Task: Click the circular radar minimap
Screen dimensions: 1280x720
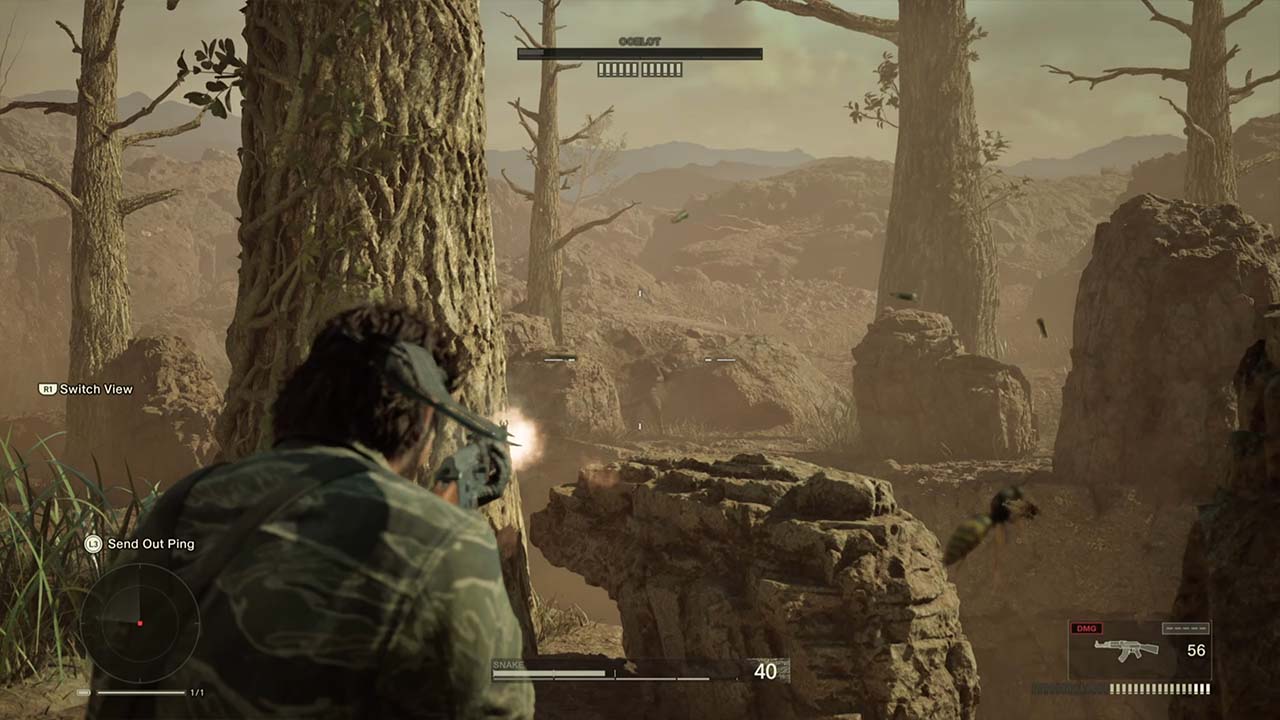Action: [x=139, y=622]
